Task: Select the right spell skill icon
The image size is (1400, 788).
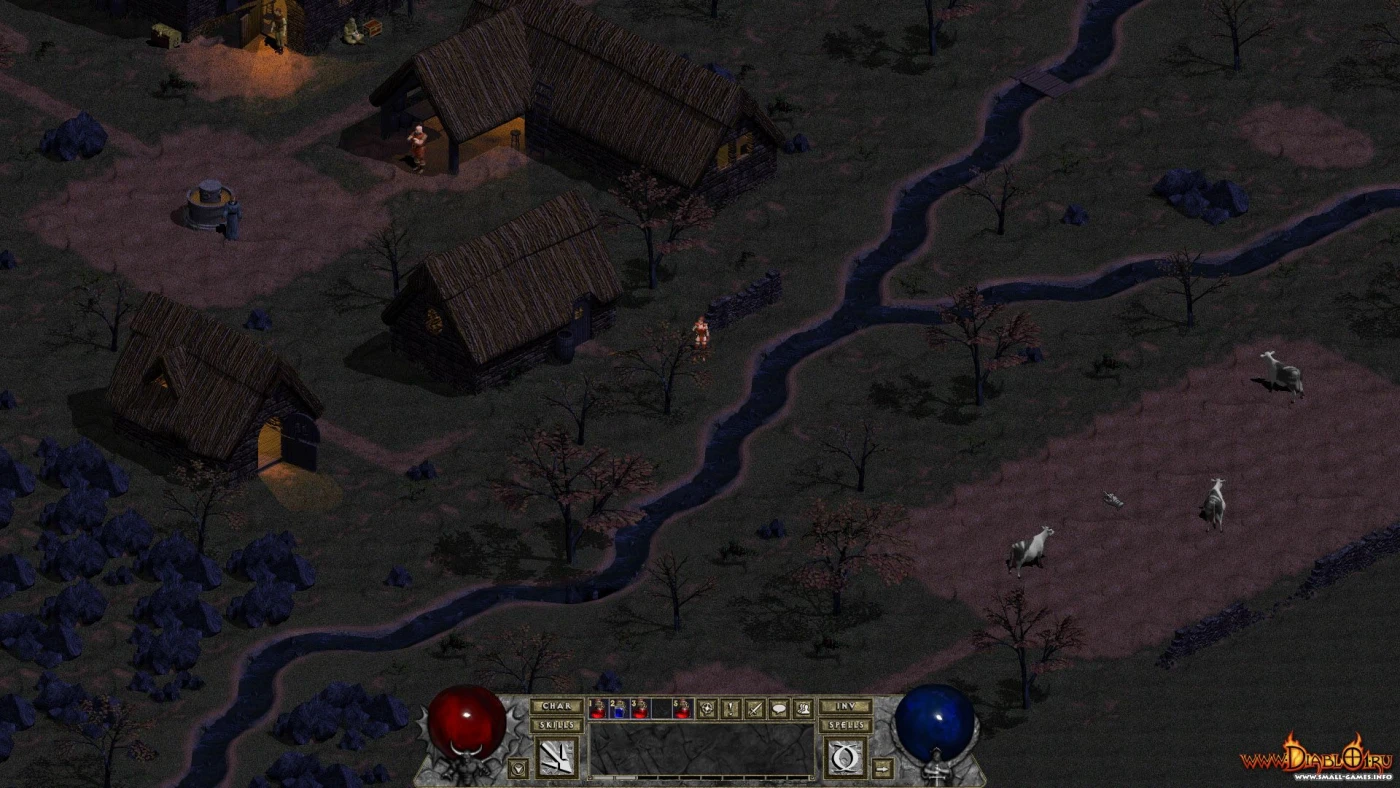Action: click(x=845, y=757)
